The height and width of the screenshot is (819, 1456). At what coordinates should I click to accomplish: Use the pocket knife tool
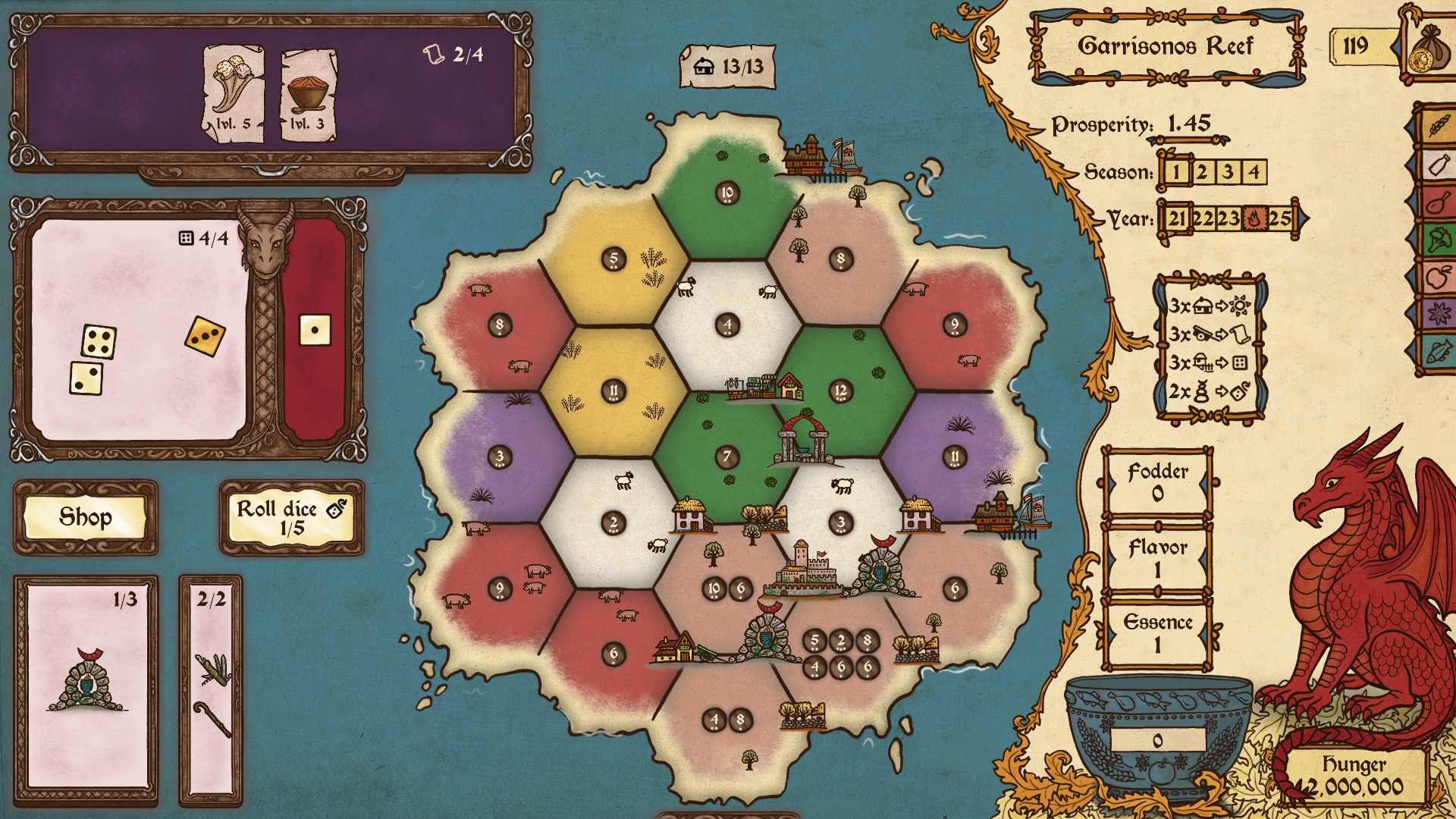pyautogui.click(x=212, y=669)
